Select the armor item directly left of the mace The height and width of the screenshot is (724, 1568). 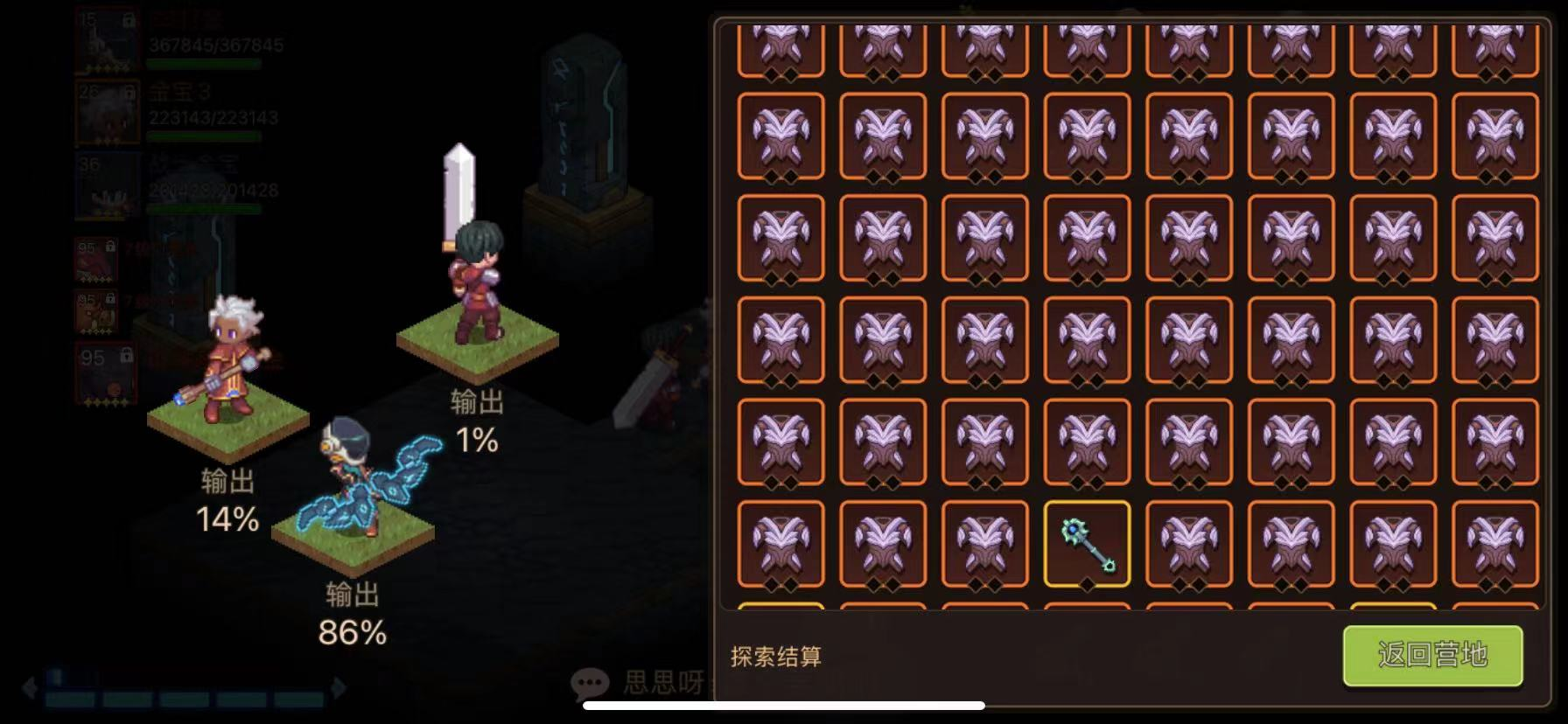(x=987, y=544)
